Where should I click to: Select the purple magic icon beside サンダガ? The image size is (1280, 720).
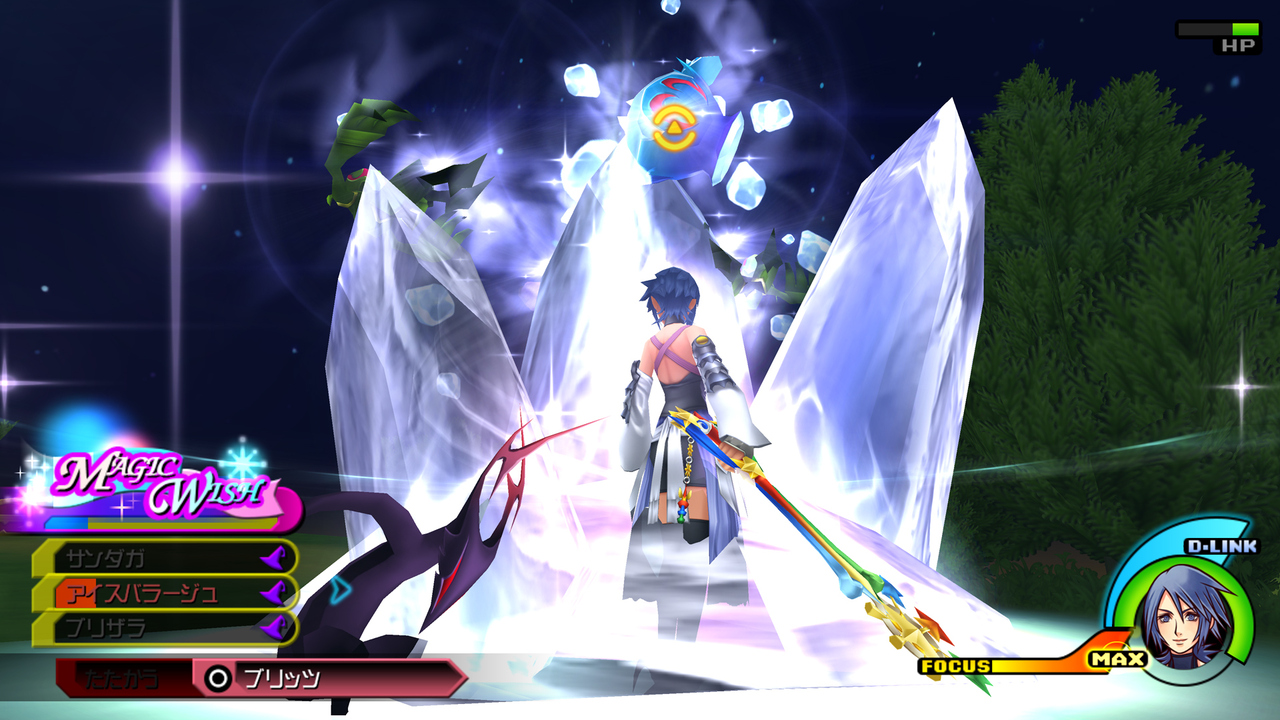(275, 558)
